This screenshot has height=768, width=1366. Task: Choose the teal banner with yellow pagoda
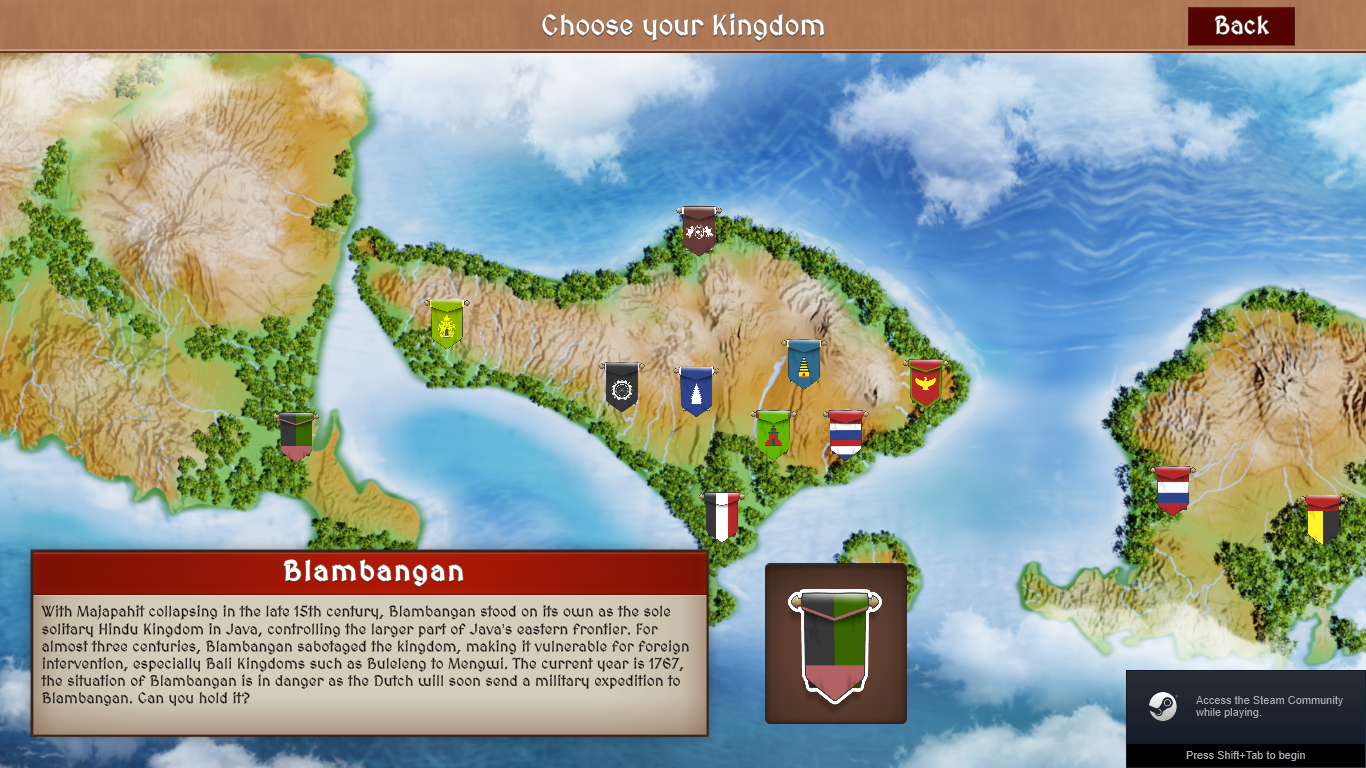803,364
